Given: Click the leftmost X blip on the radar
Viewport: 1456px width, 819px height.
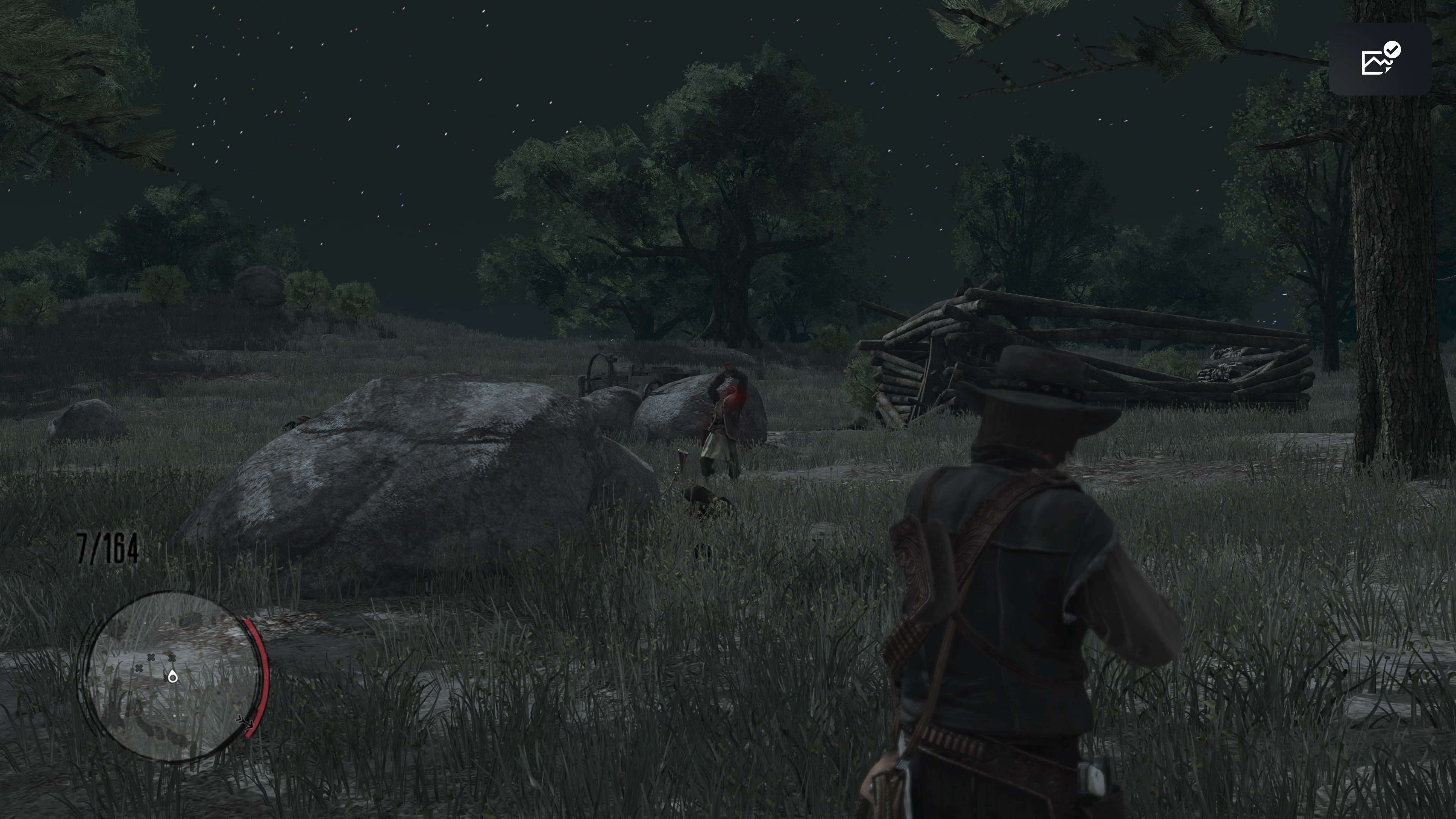Looking at the screenshot, I should (139, 668).
